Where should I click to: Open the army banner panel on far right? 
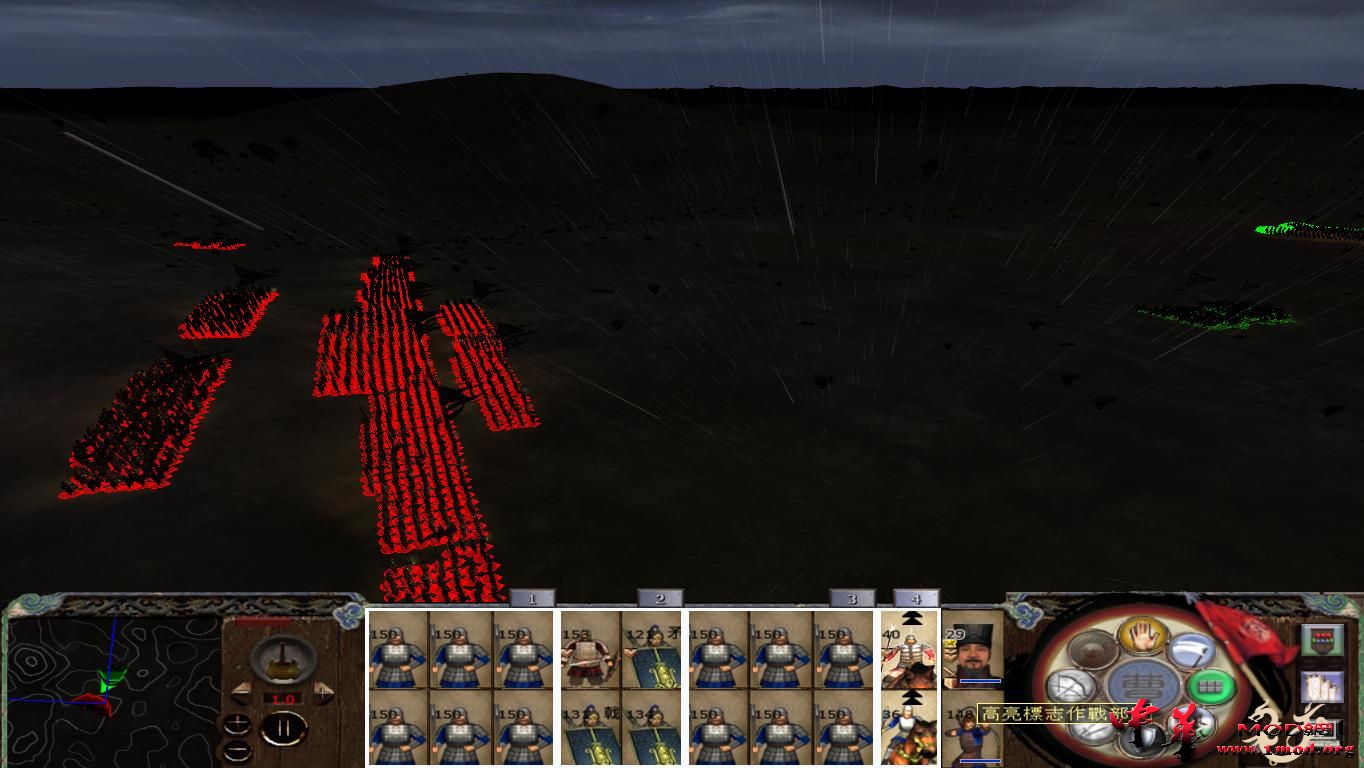(1323, 638)
